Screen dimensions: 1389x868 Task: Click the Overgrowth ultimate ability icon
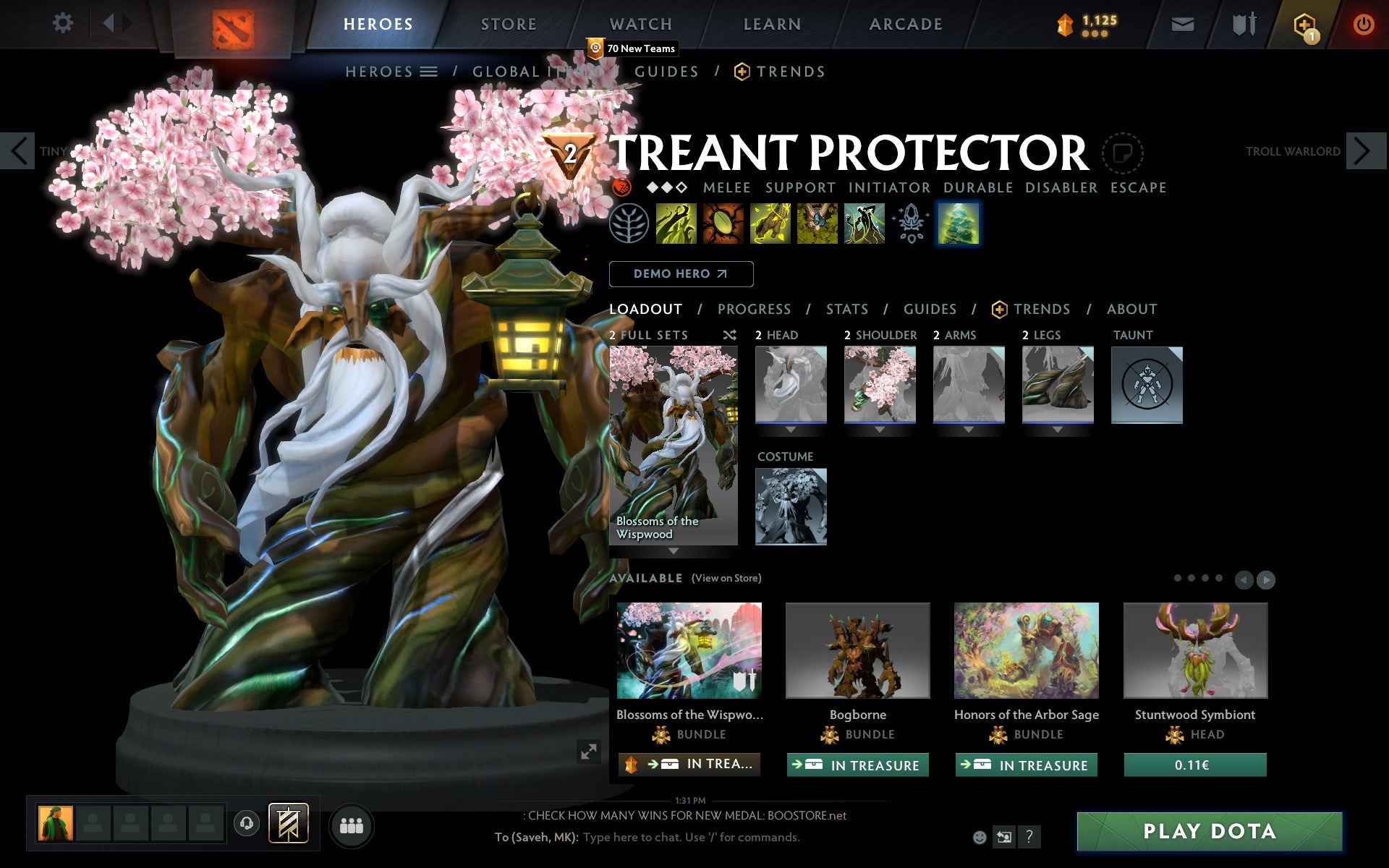click(865, 224)
